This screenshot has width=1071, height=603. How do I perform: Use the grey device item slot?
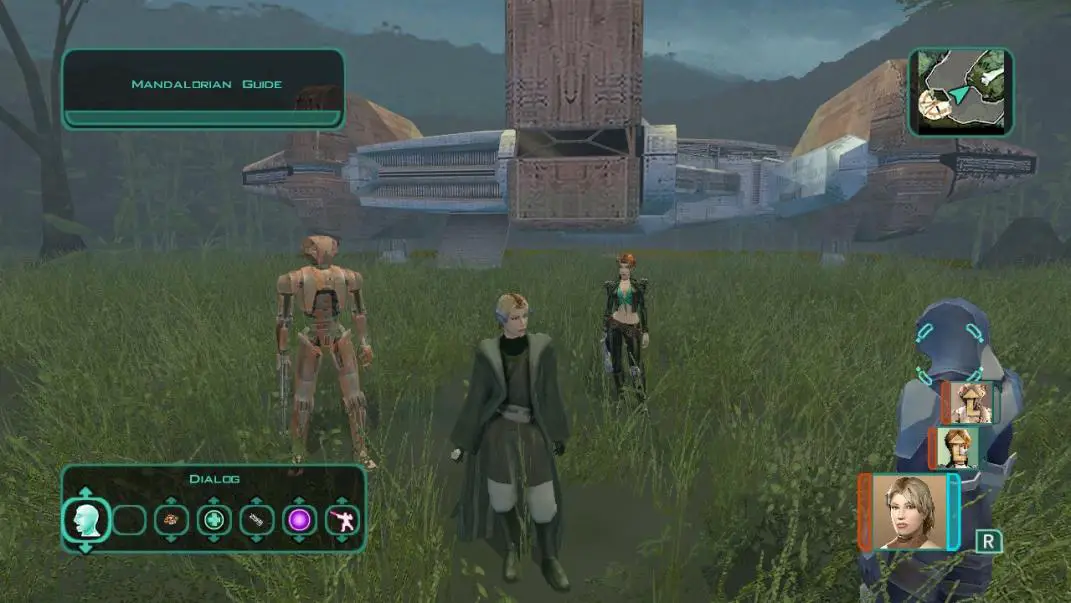tap(257, 520)
